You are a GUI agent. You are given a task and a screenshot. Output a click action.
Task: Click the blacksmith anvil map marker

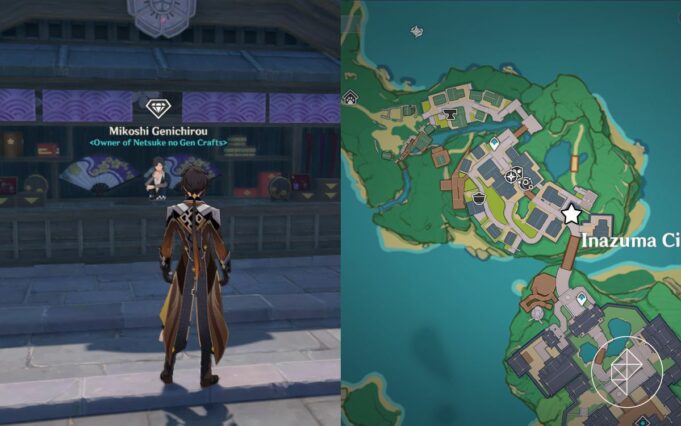tap(452, 115)
